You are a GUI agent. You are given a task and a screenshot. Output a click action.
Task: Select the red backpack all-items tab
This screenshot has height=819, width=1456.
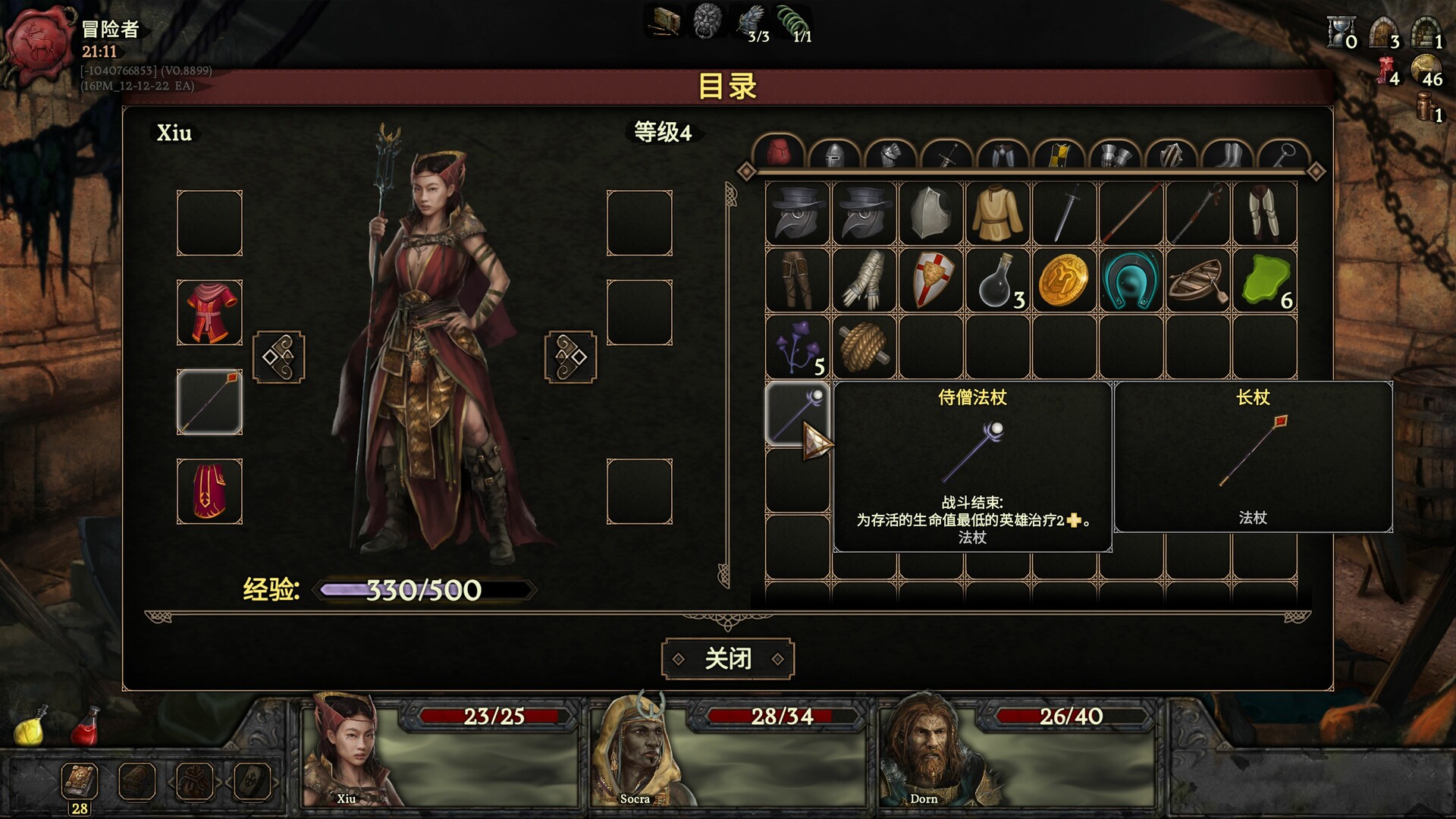coord(778,154)
